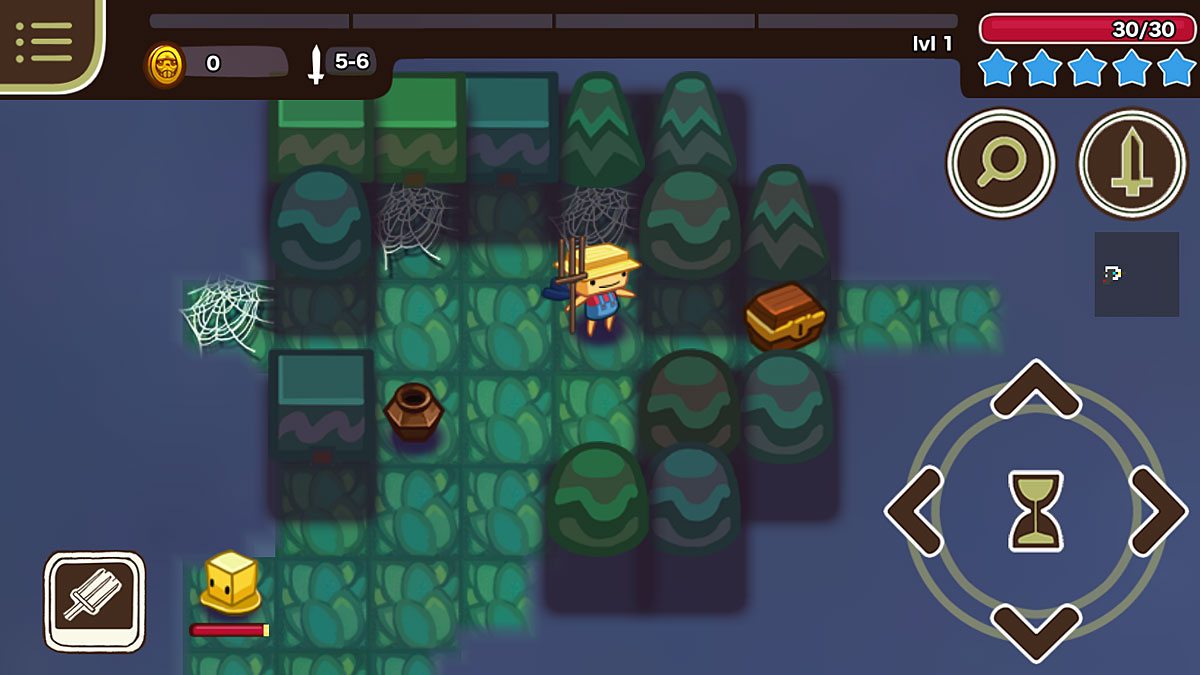
Task: Tap the magnifying glass search button
Action: [x=1001, y=163]
